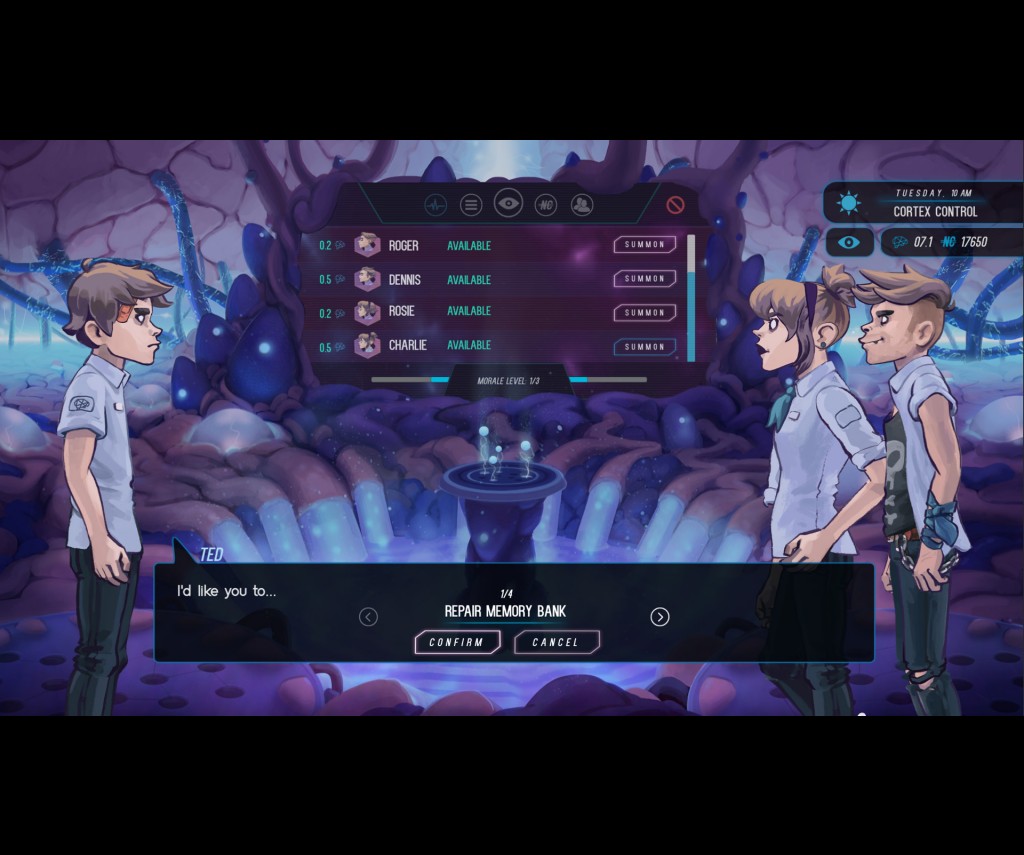This screenshot has height=855, width=1024.
Task: Close the panel with the red circle icon
Action: point(675,205)
